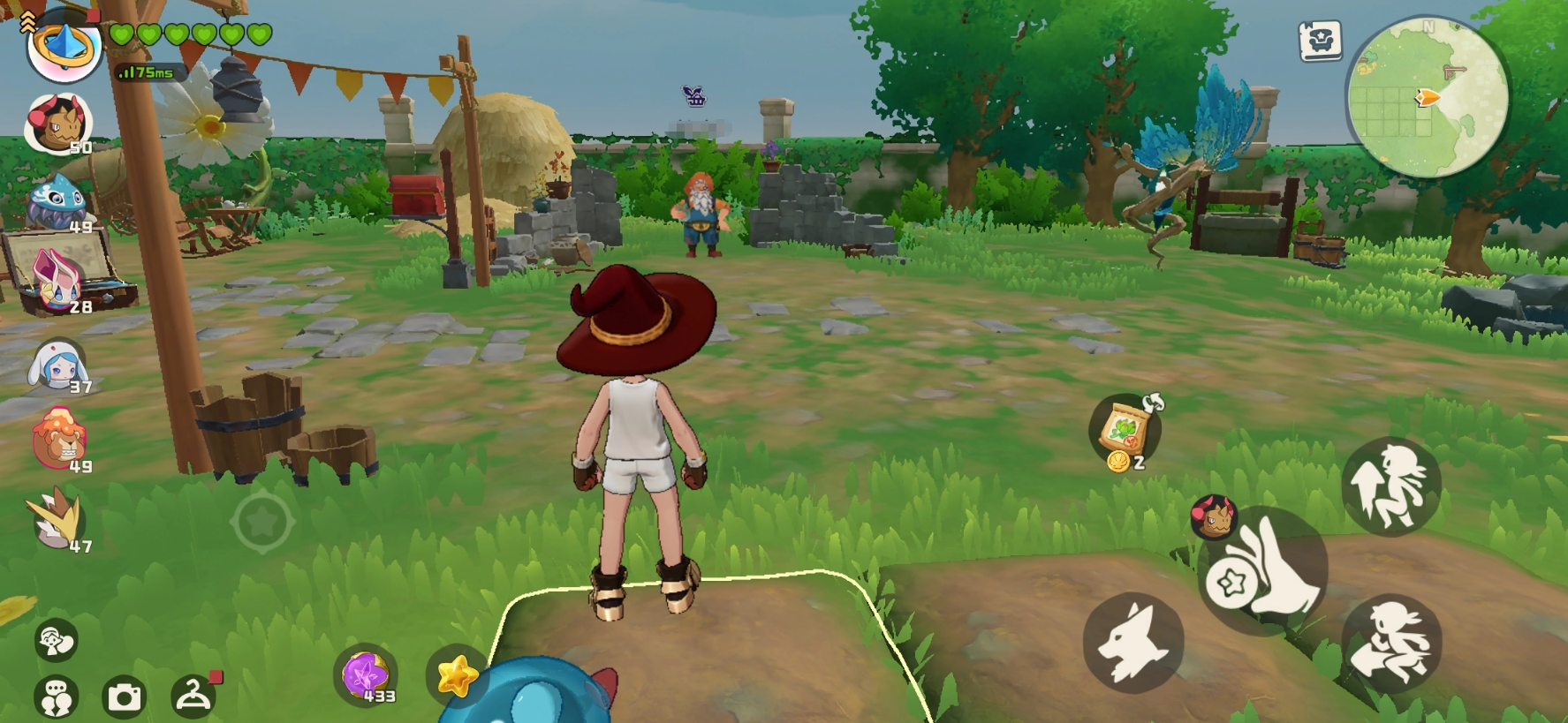Open the chat speech-bubble icon
This screenshot has width=1568, height=723.
pyautogui.click(x=56, y=697)
